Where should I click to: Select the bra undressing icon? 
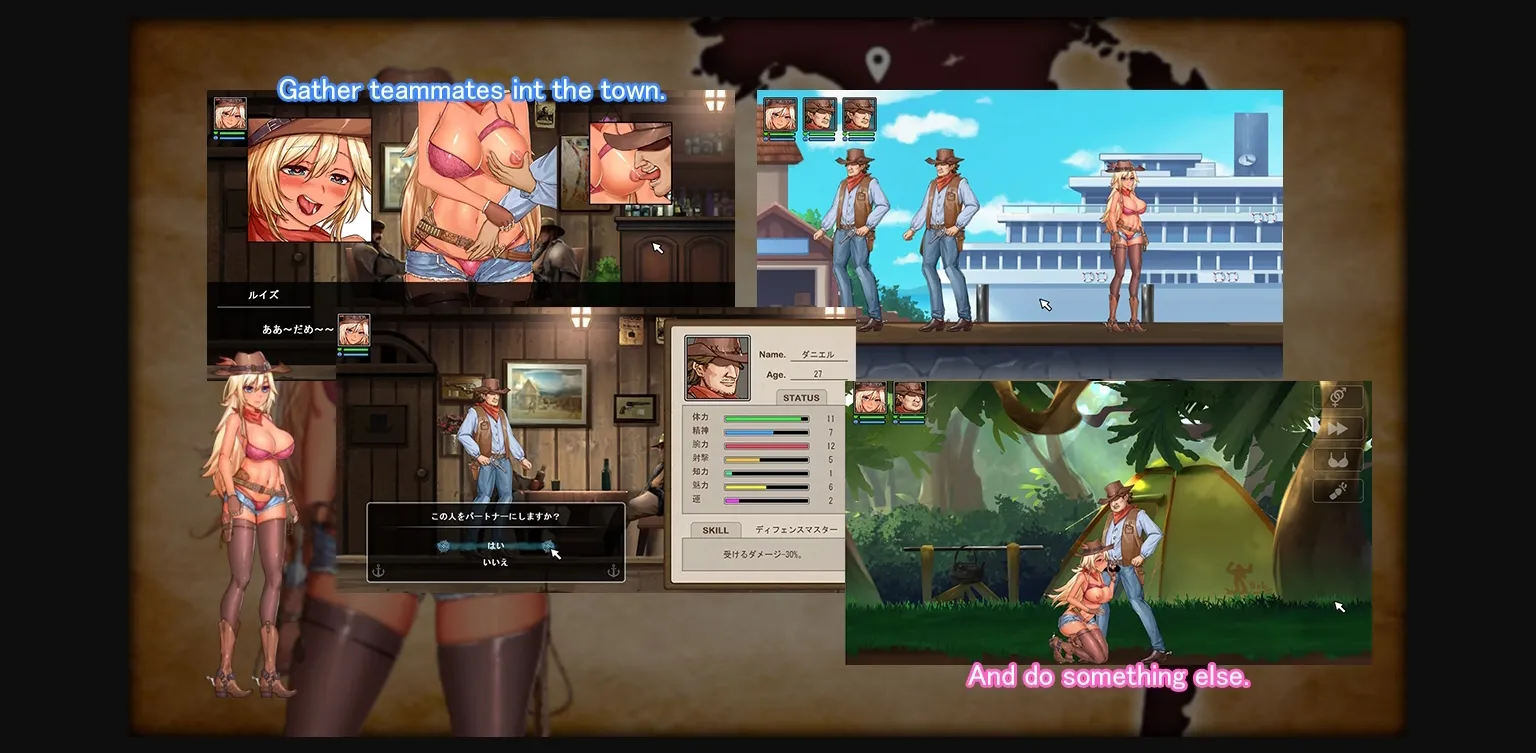click(1338, 459)
